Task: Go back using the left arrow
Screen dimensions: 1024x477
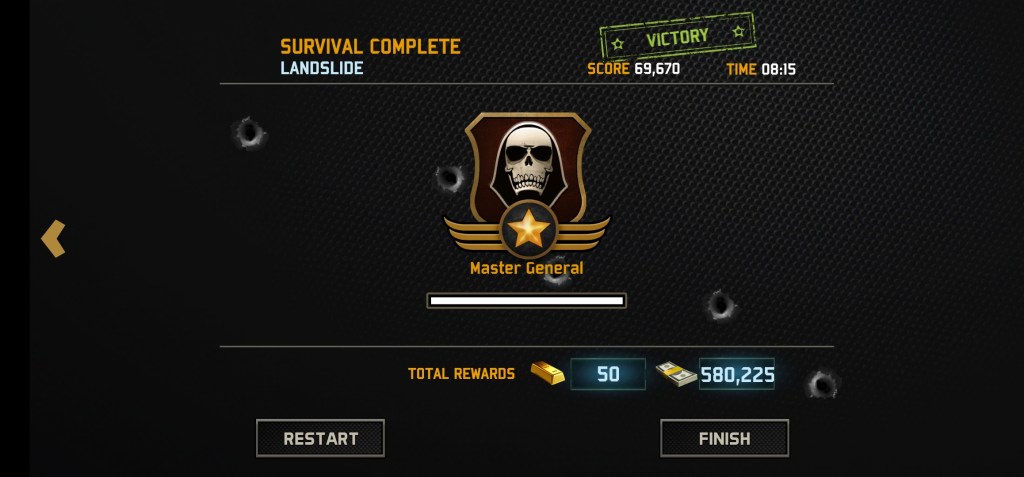Action: 53,239
